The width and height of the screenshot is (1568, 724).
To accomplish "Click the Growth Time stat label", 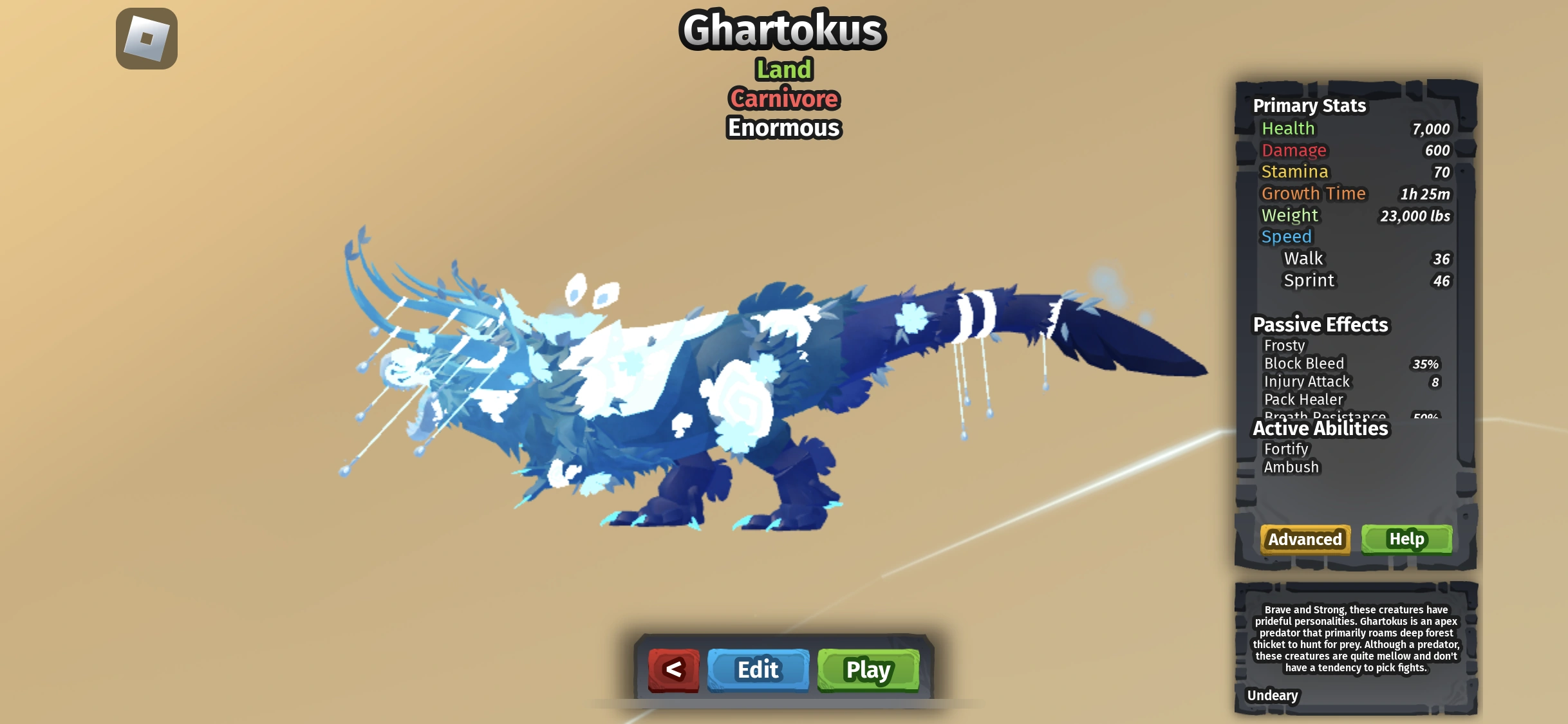I will pyautogui.click(x=1315, y=193).
